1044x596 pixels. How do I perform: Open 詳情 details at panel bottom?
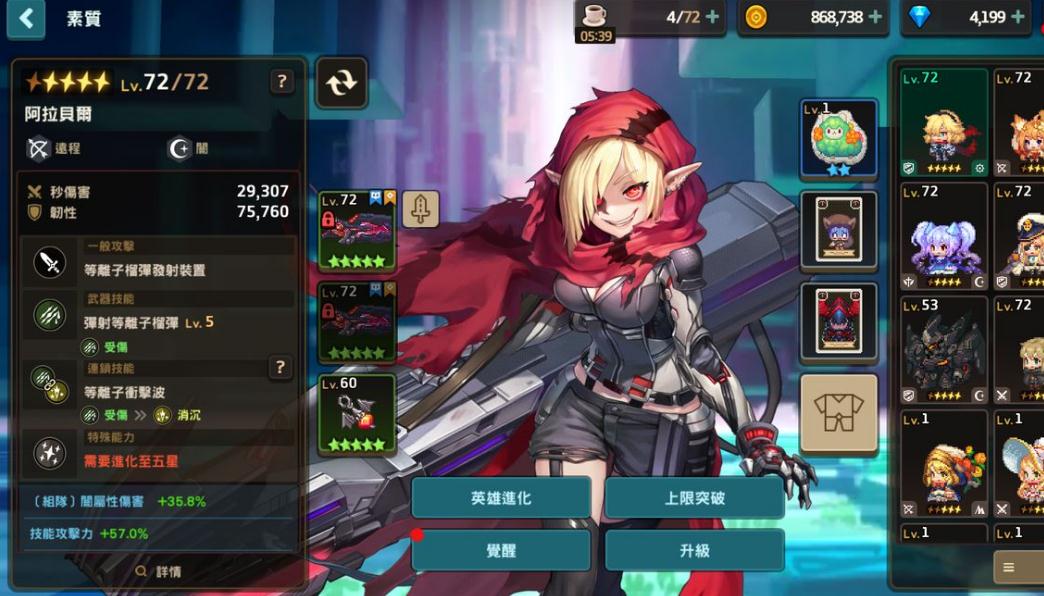pos(158,572)
